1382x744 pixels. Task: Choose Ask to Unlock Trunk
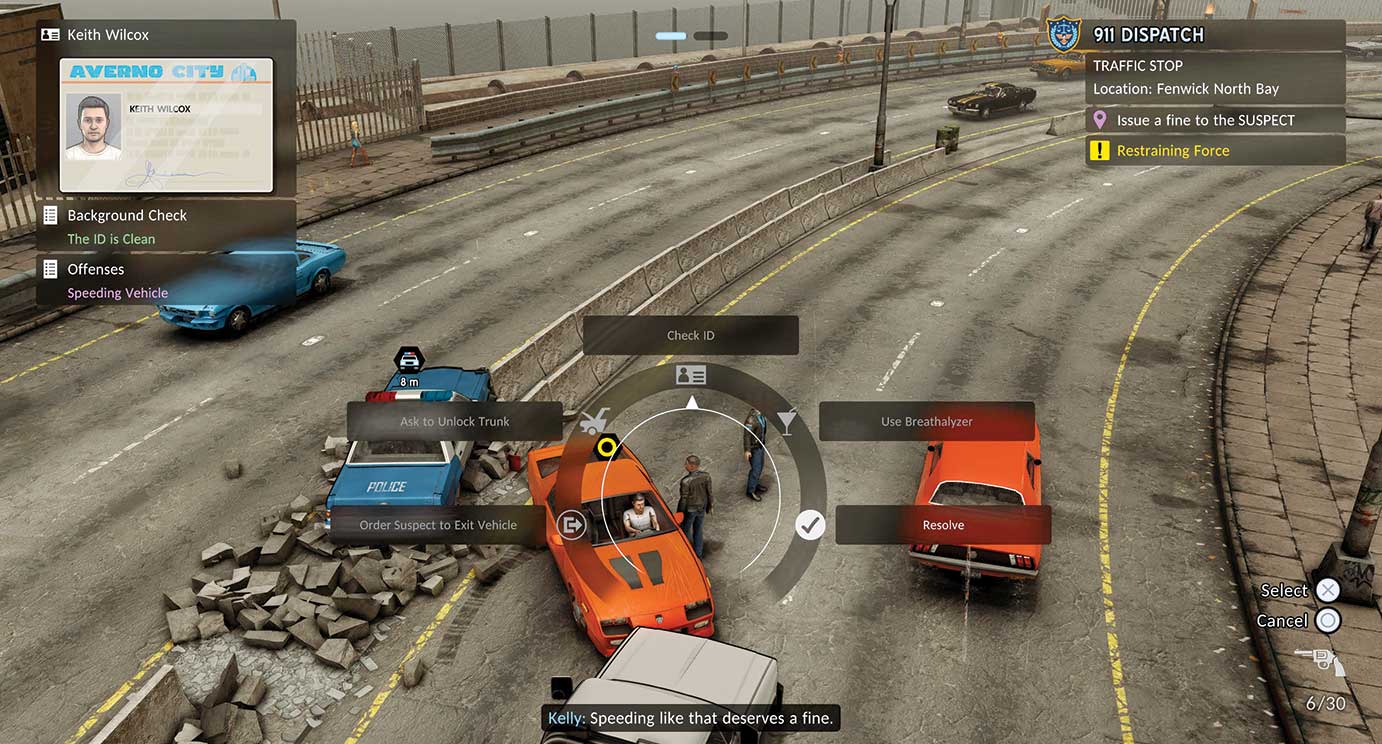[x=454, y=422]
